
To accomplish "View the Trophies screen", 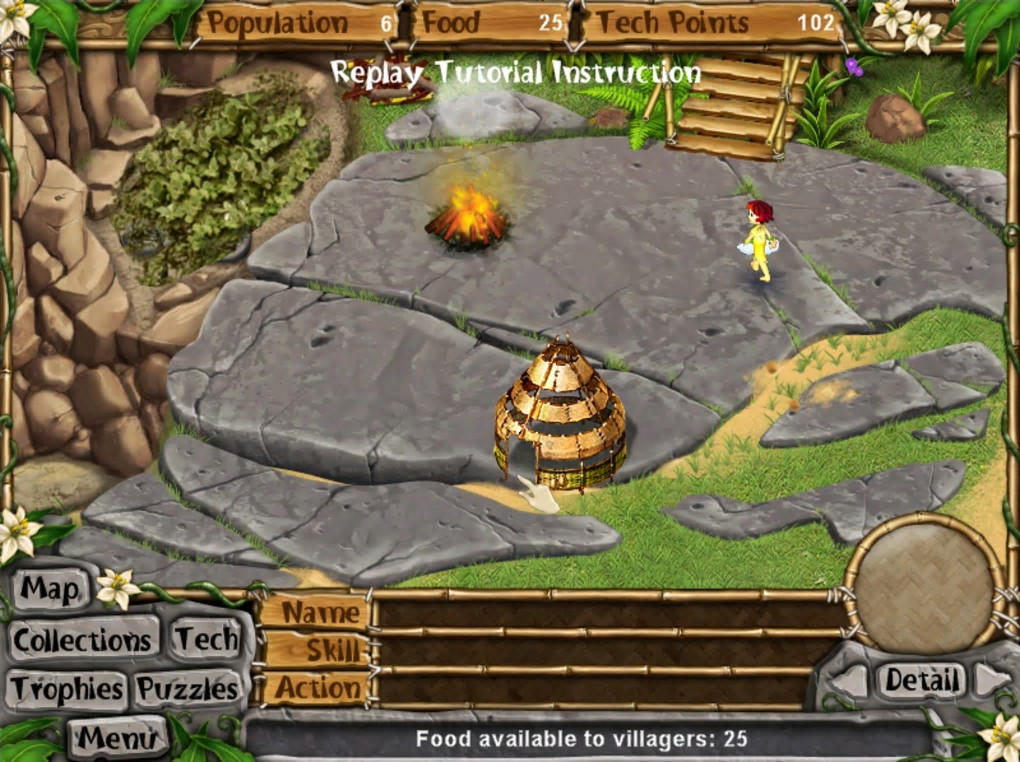I will (68, 689).
